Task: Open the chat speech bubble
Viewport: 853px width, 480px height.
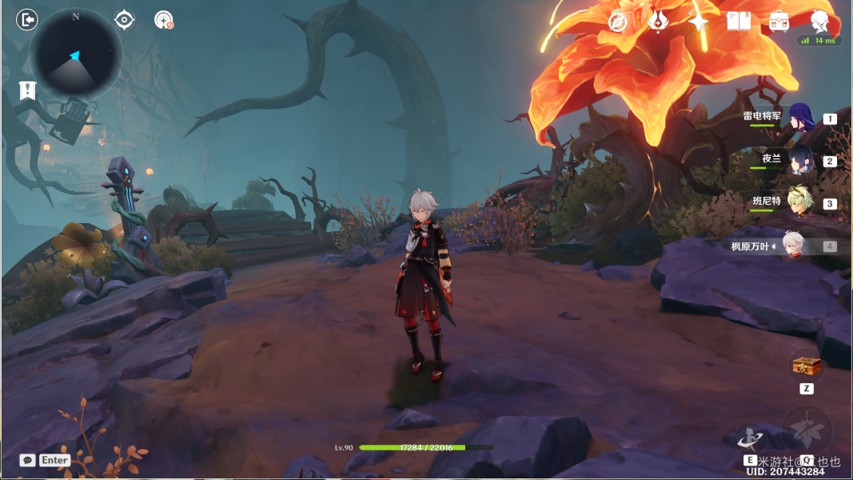Action: point(27,460)
